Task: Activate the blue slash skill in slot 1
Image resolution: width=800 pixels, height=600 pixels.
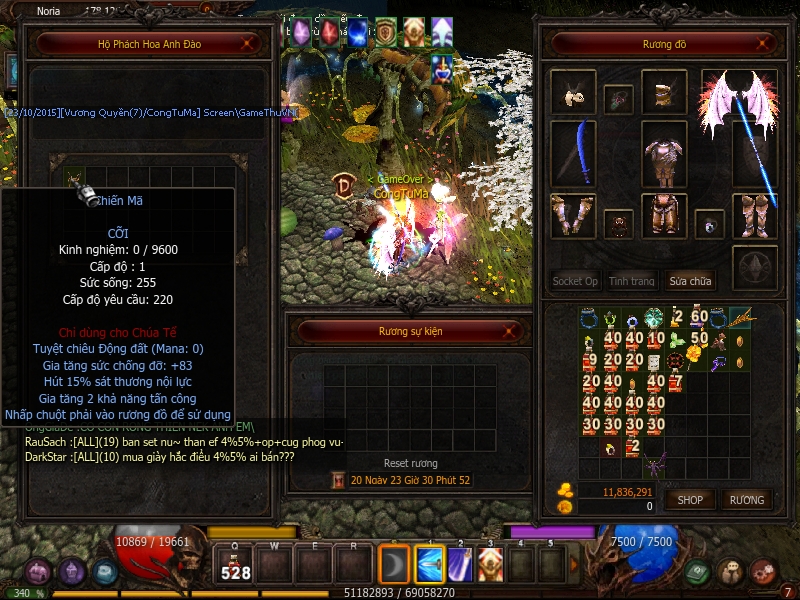Action: (429, 565)
